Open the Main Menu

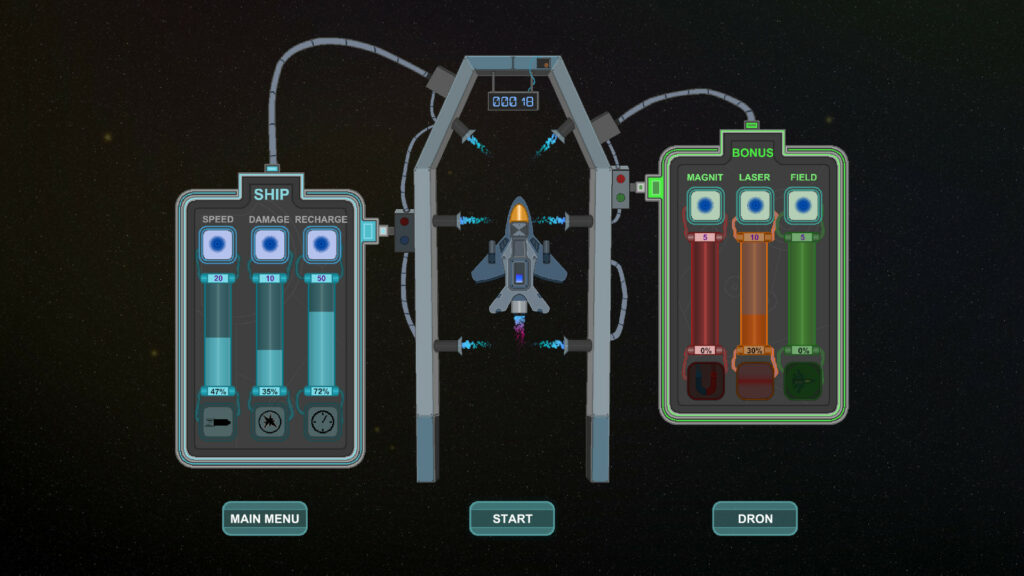(264, 518)
